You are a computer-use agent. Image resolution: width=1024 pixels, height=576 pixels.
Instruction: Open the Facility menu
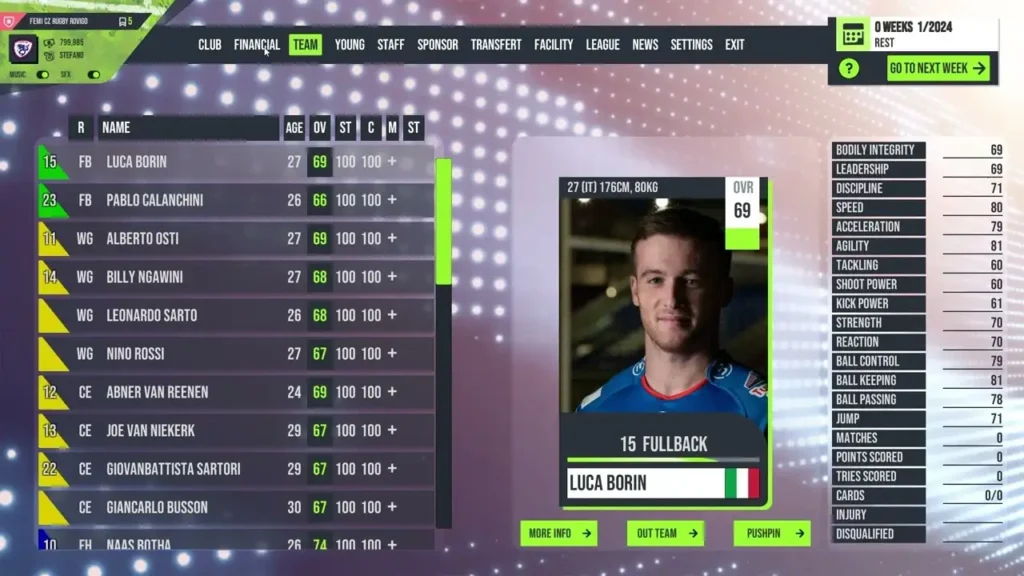(x=553, y=45)
